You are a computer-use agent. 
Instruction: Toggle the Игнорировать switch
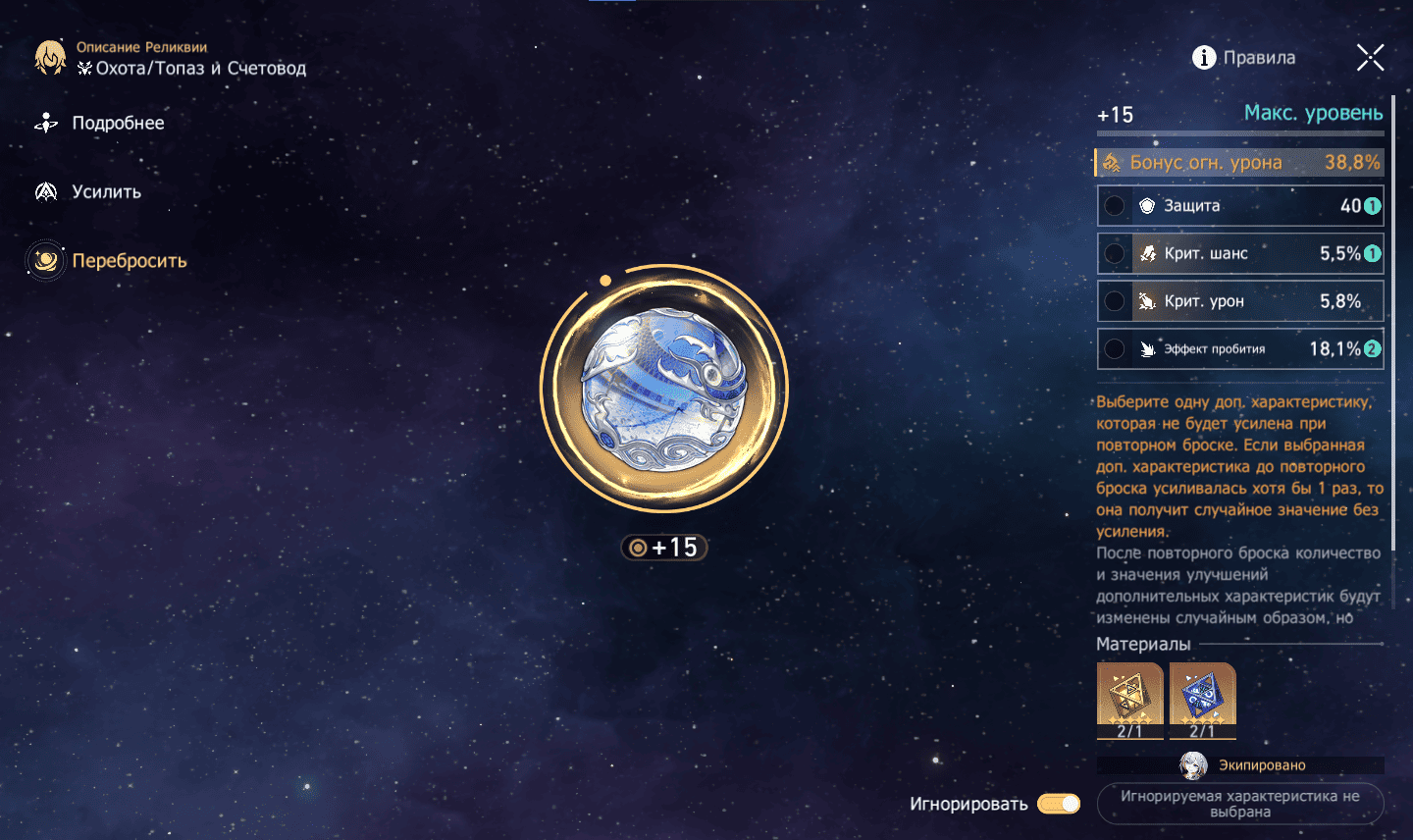pyautogui.click(x=1059, y=804)
